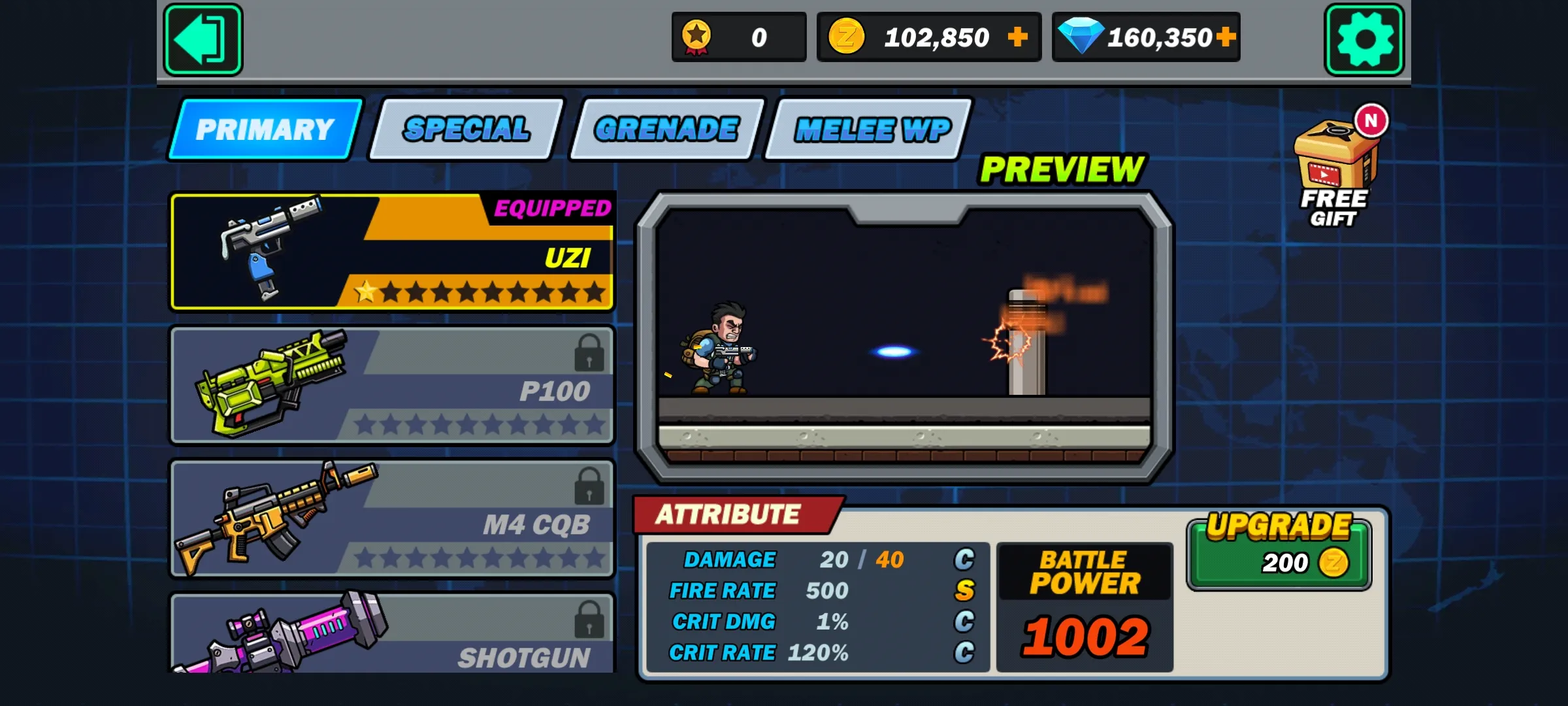Open the settings gear menu
Screen dimensions: 1568x706
[x=1364, y=39]
